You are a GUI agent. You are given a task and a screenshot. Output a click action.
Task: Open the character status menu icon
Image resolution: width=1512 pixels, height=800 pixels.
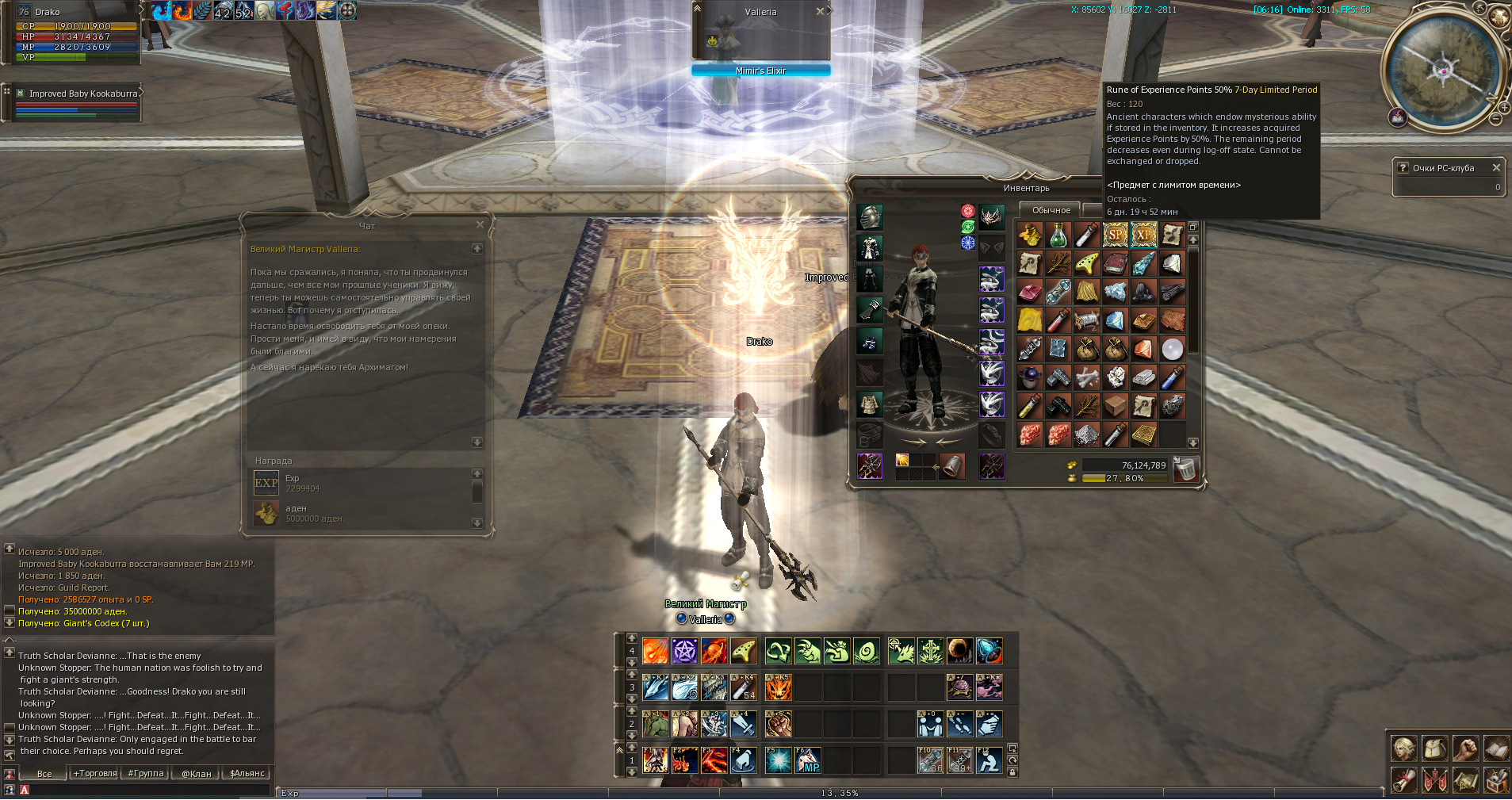click(1404, 748)
